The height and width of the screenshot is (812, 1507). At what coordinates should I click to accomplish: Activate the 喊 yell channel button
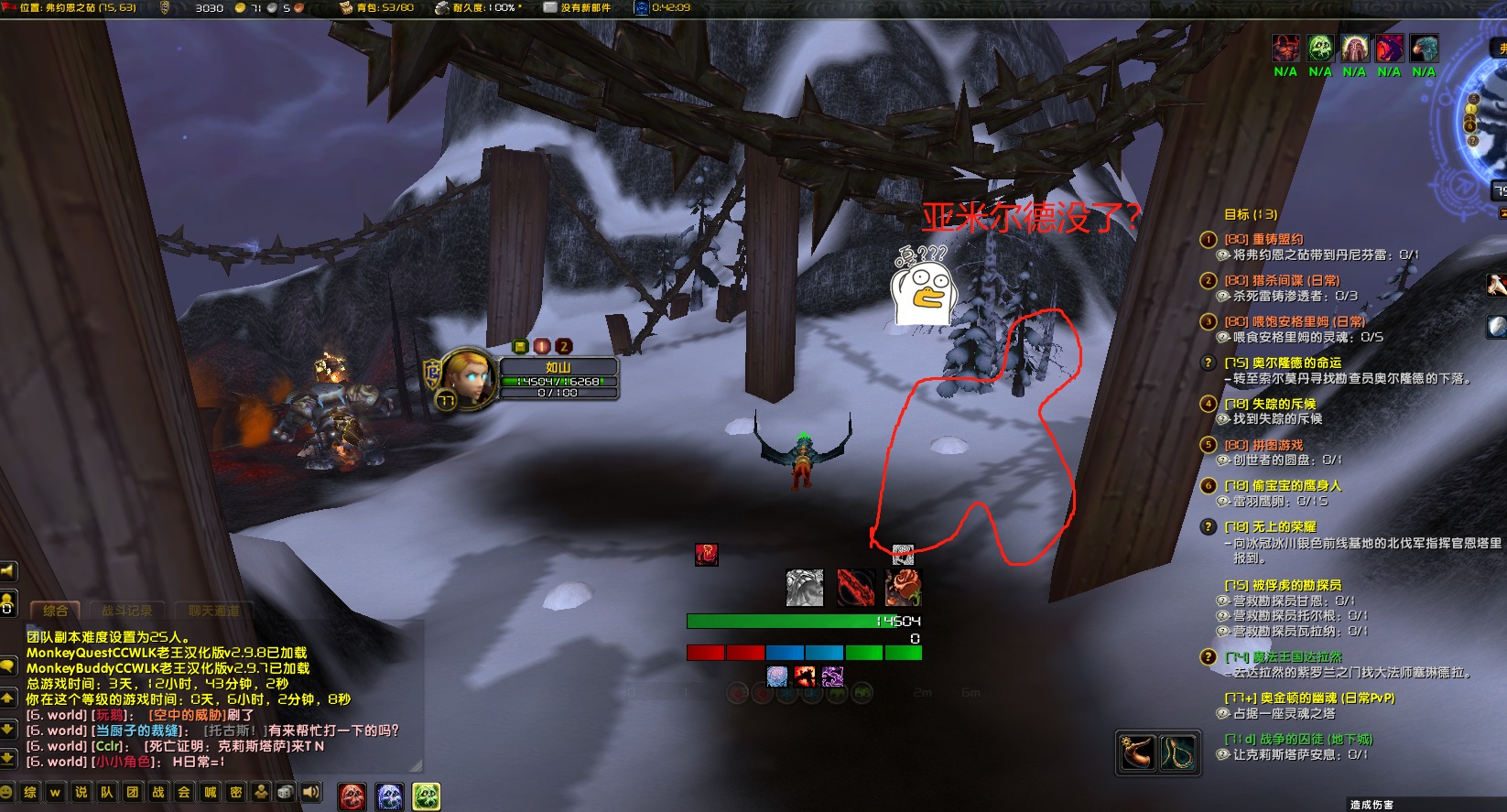pos(211,793)
